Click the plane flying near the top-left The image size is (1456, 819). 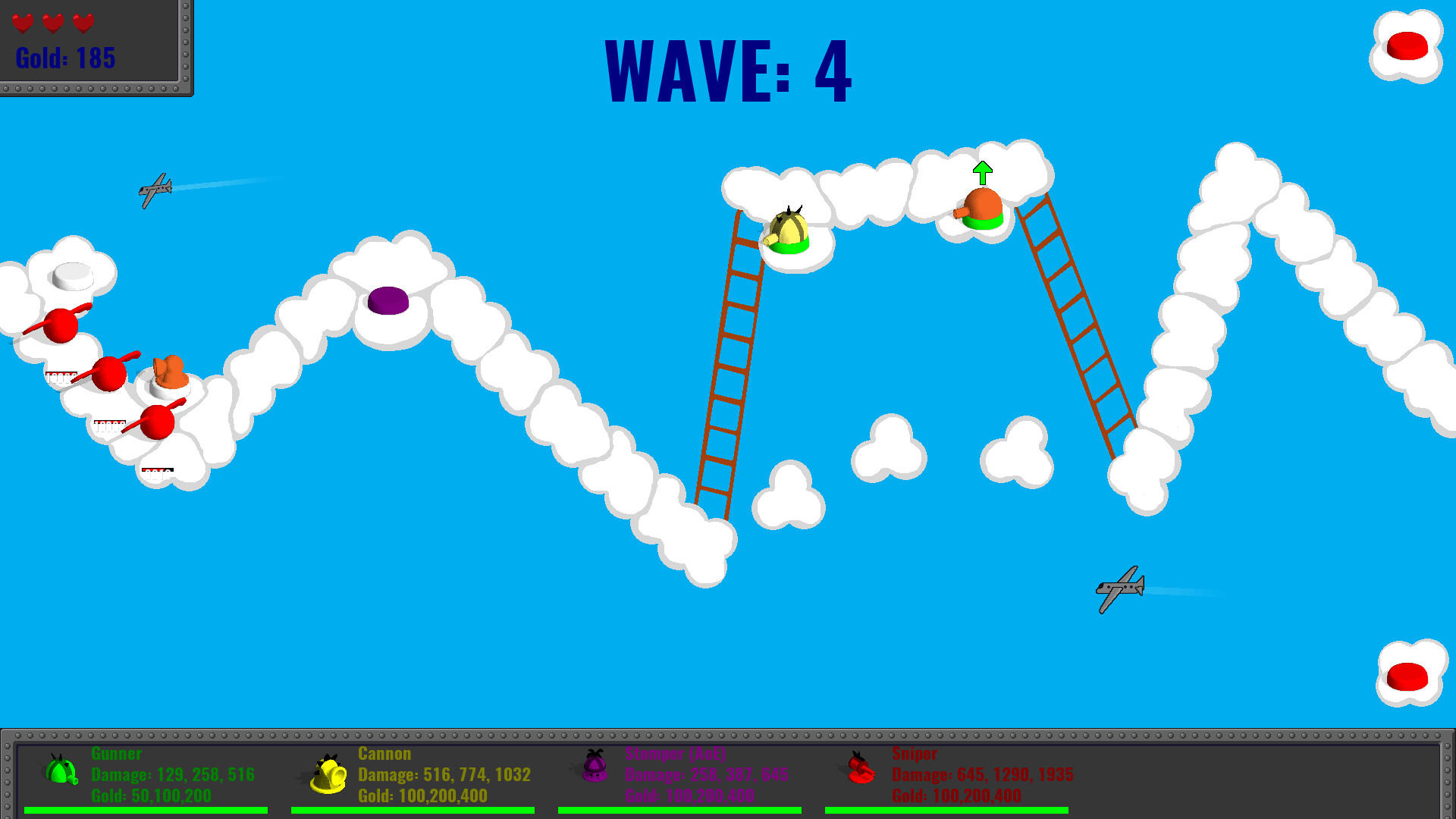(x=155, y=190)
